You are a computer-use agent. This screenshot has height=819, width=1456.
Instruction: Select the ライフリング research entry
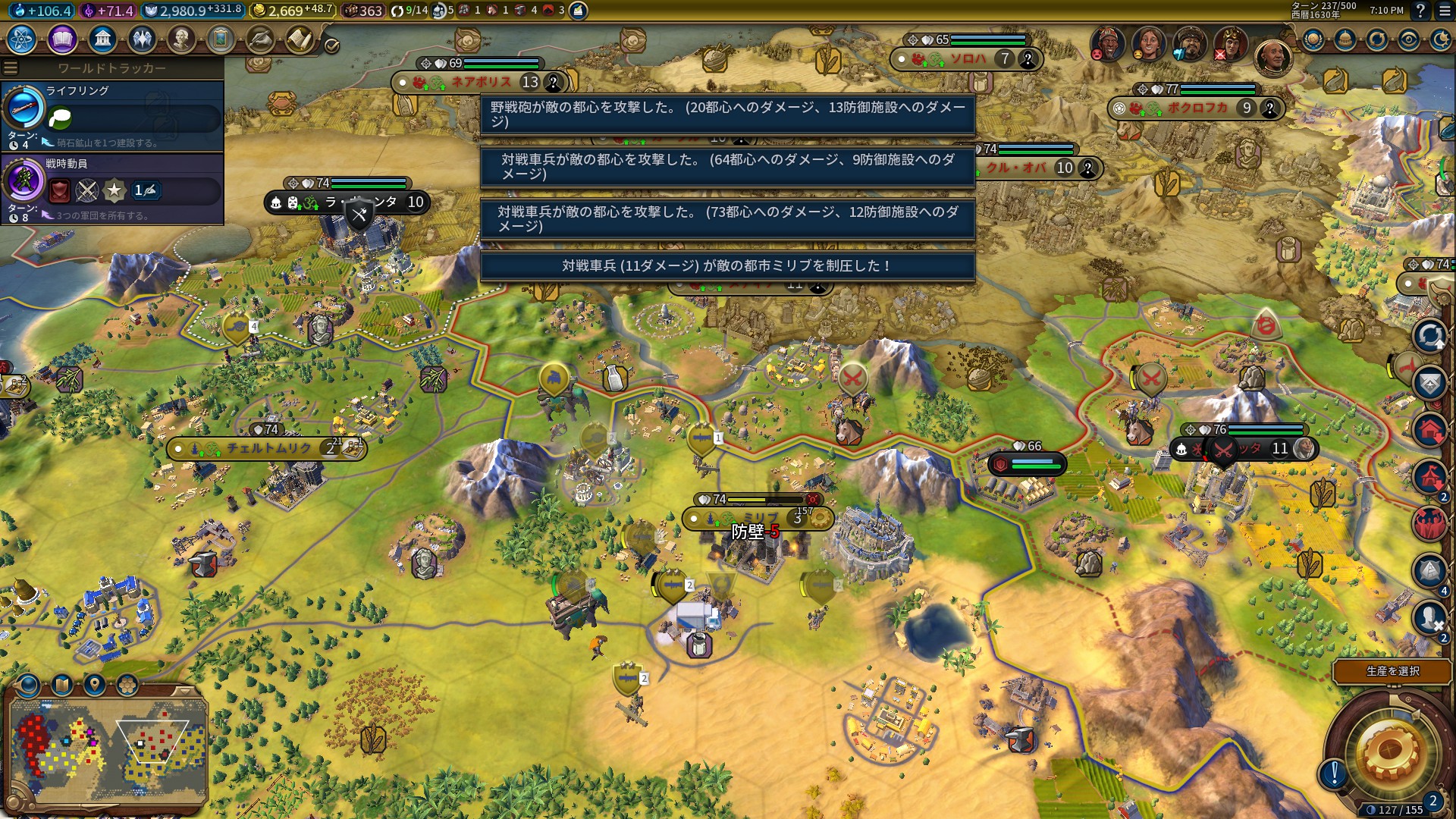tap(112, 114)
